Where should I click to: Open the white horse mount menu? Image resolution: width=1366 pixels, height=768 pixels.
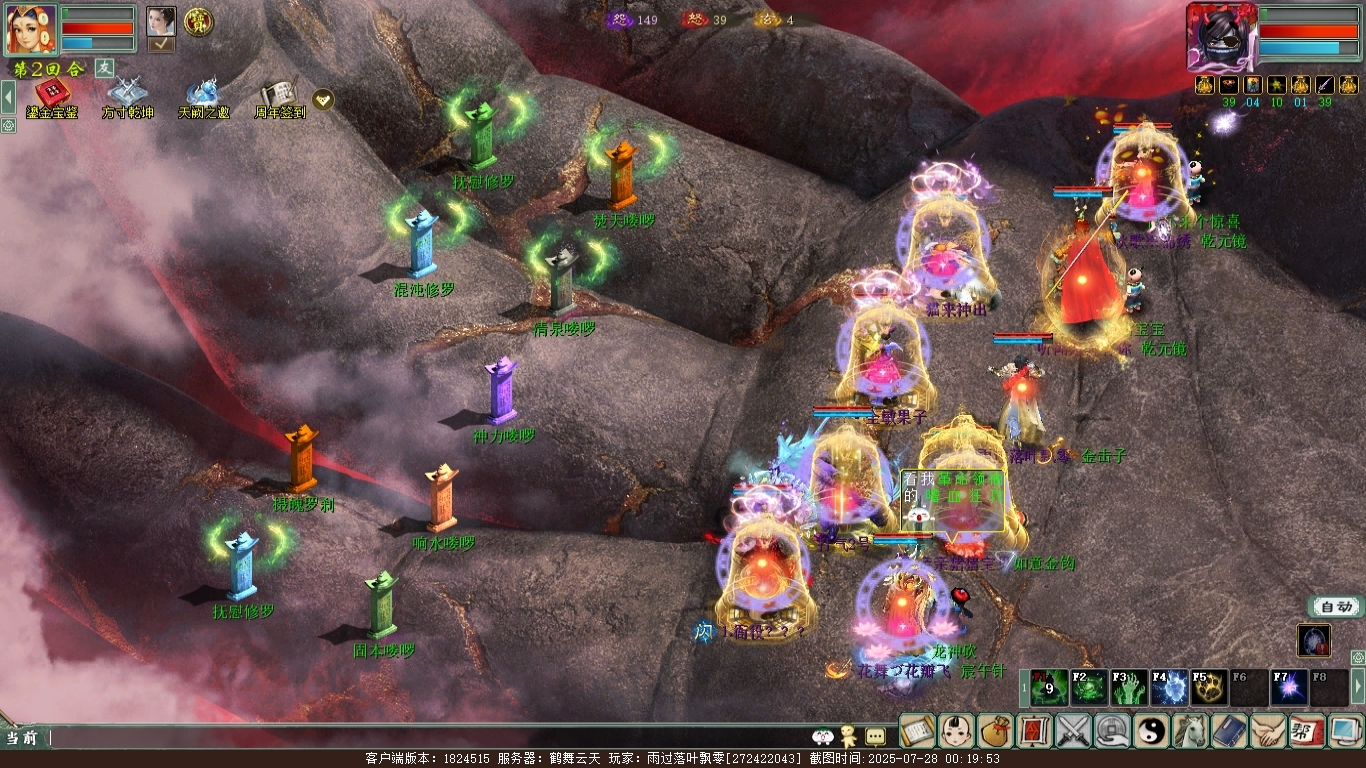click(1191, 731)
